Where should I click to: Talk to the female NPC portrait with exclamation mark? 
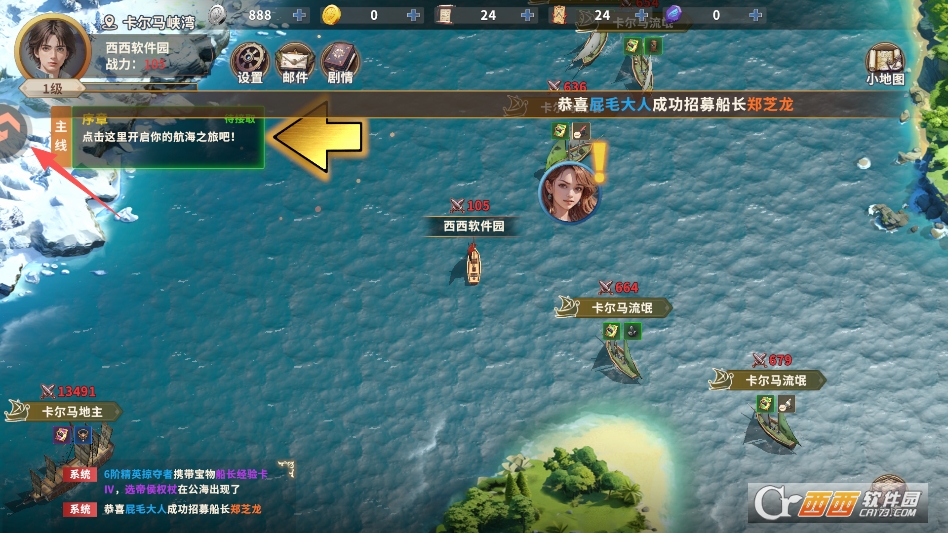(569, 190)
